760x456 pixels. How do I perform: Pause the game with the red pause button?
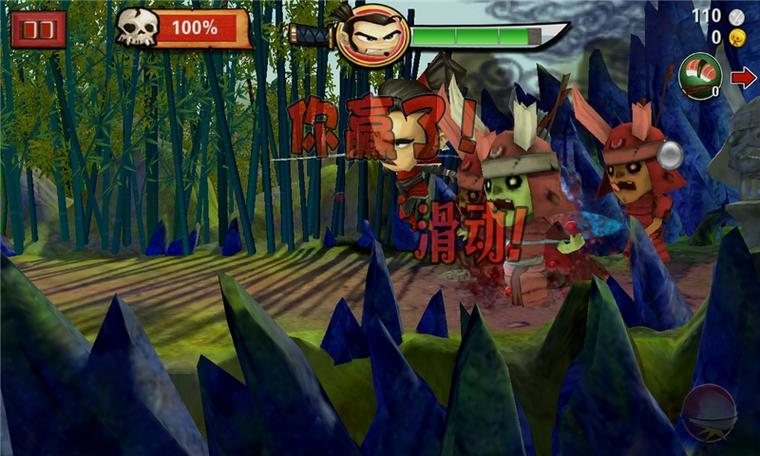(x=39, y=29)
